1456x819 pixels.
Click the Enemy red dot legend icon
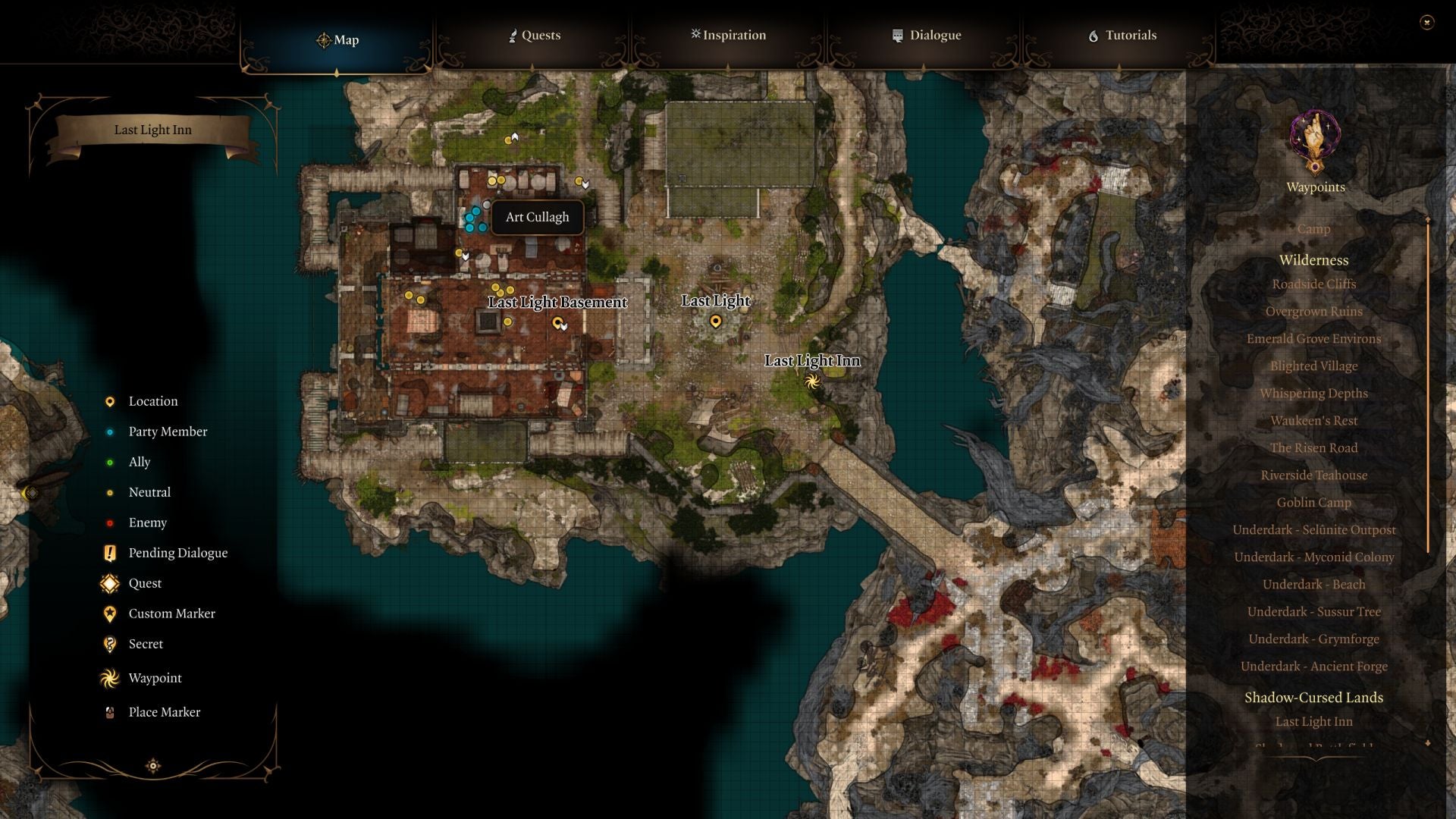click(x=109, y=522)
